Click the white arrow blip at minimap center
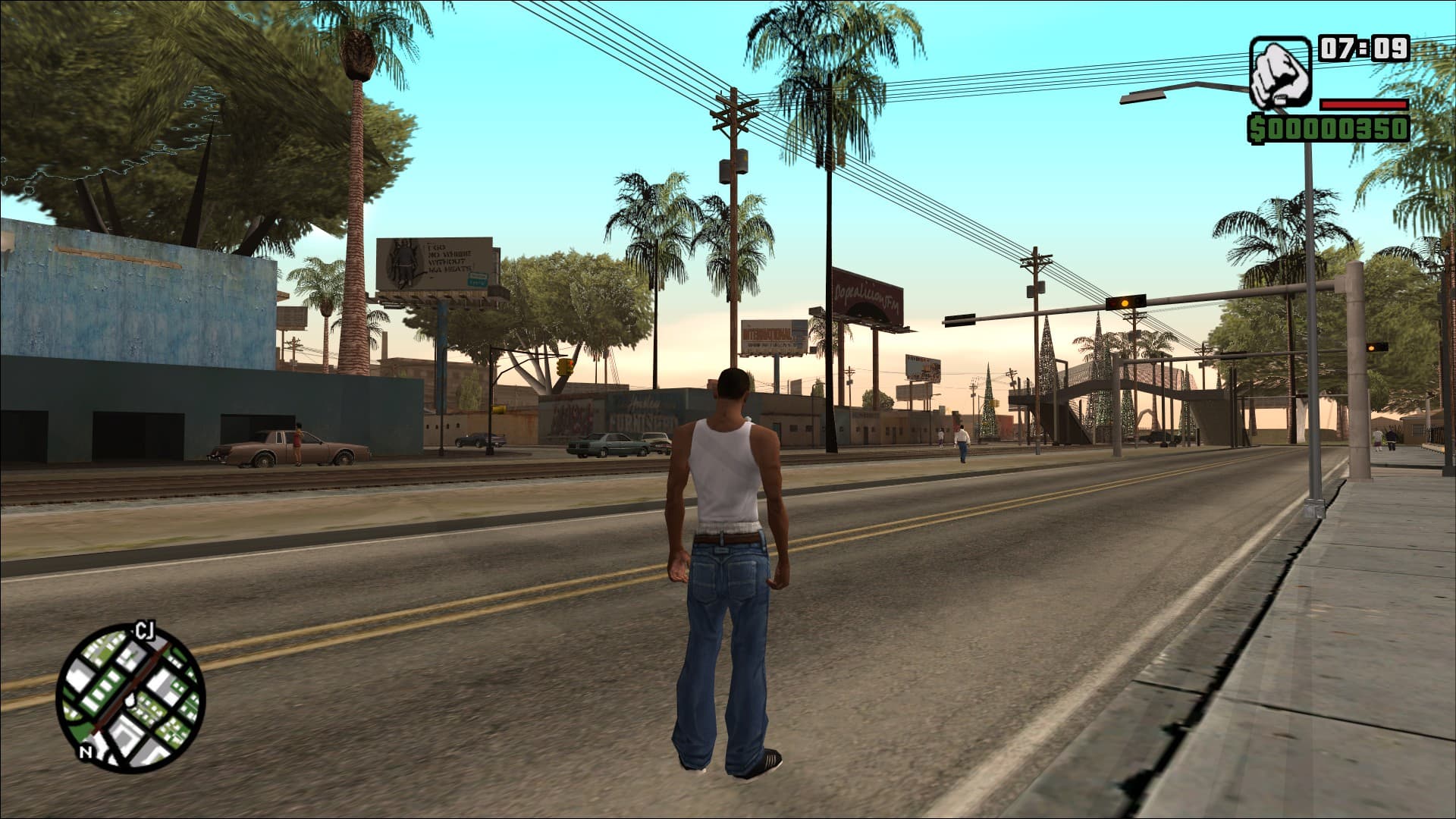This screenshot has height=819, width=1456. coord(130,701)
